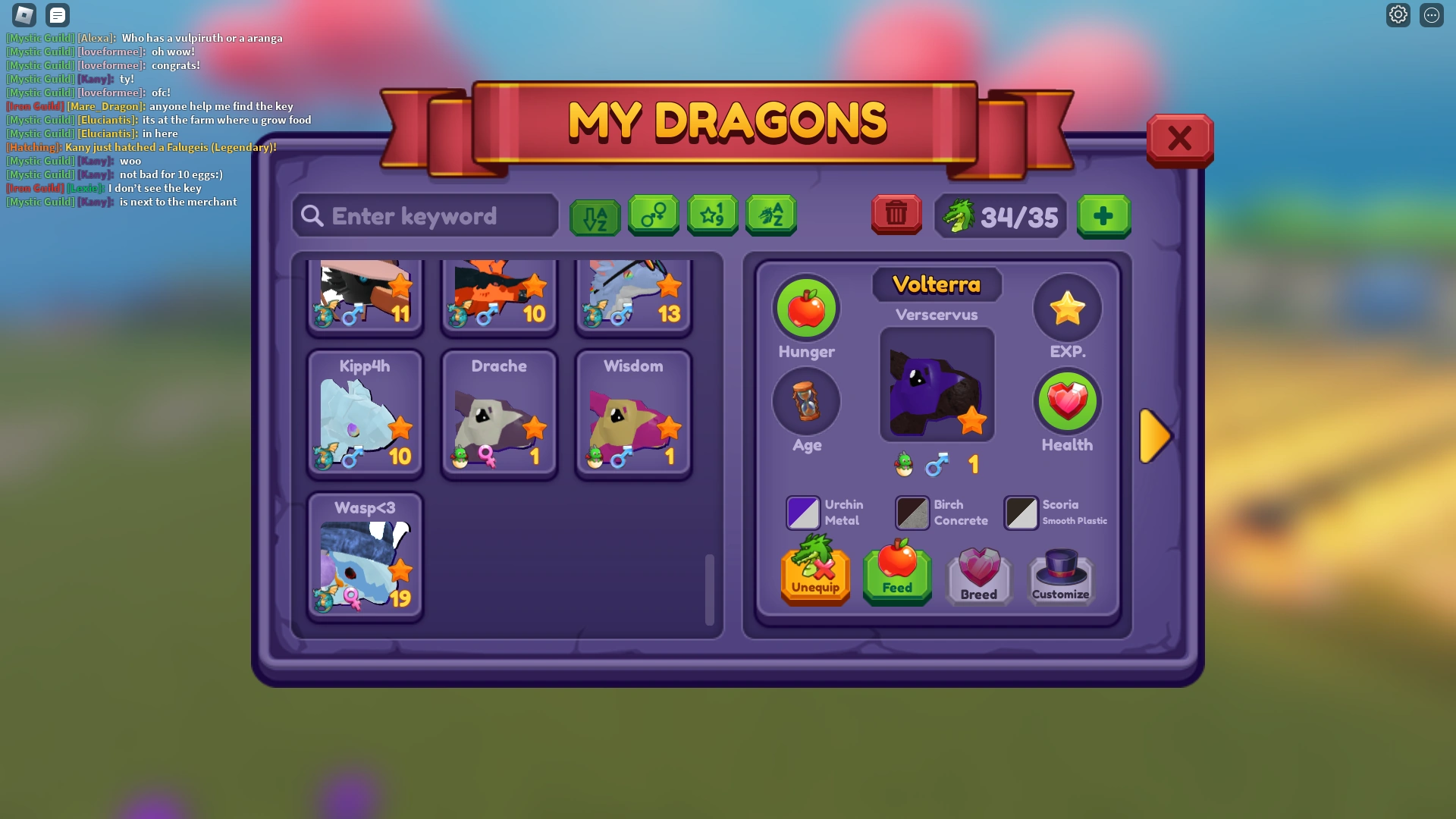
Task: Open the Scoria Smooth Plastic swatch
Action: (x=1021, y=512)
